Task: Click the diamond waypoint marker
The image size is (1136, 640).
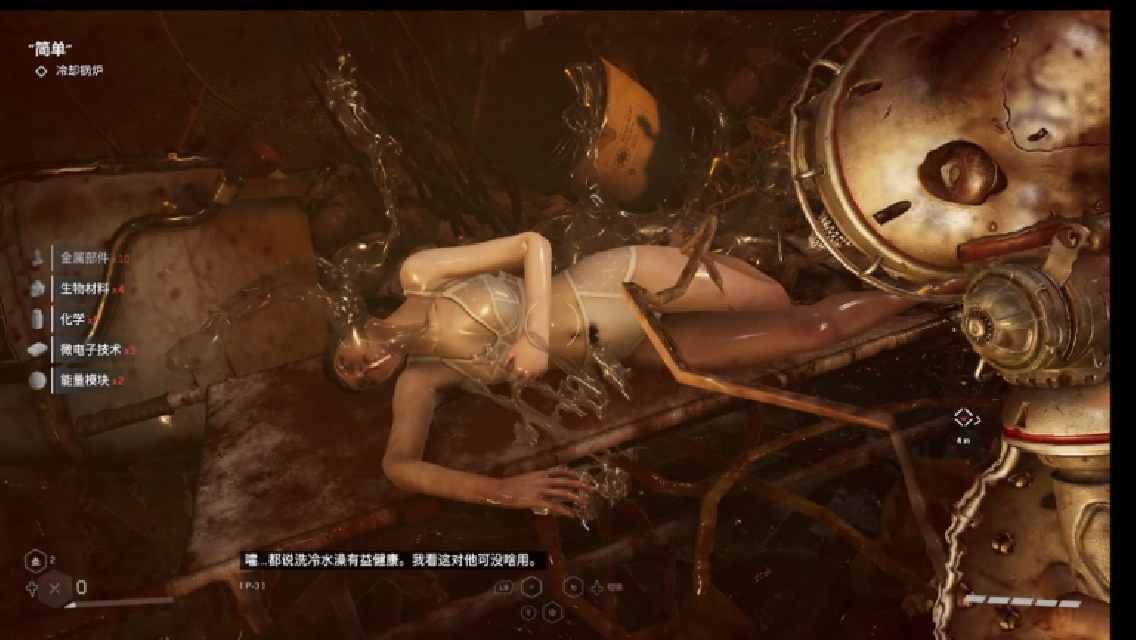Action: (x=963, y=418)
